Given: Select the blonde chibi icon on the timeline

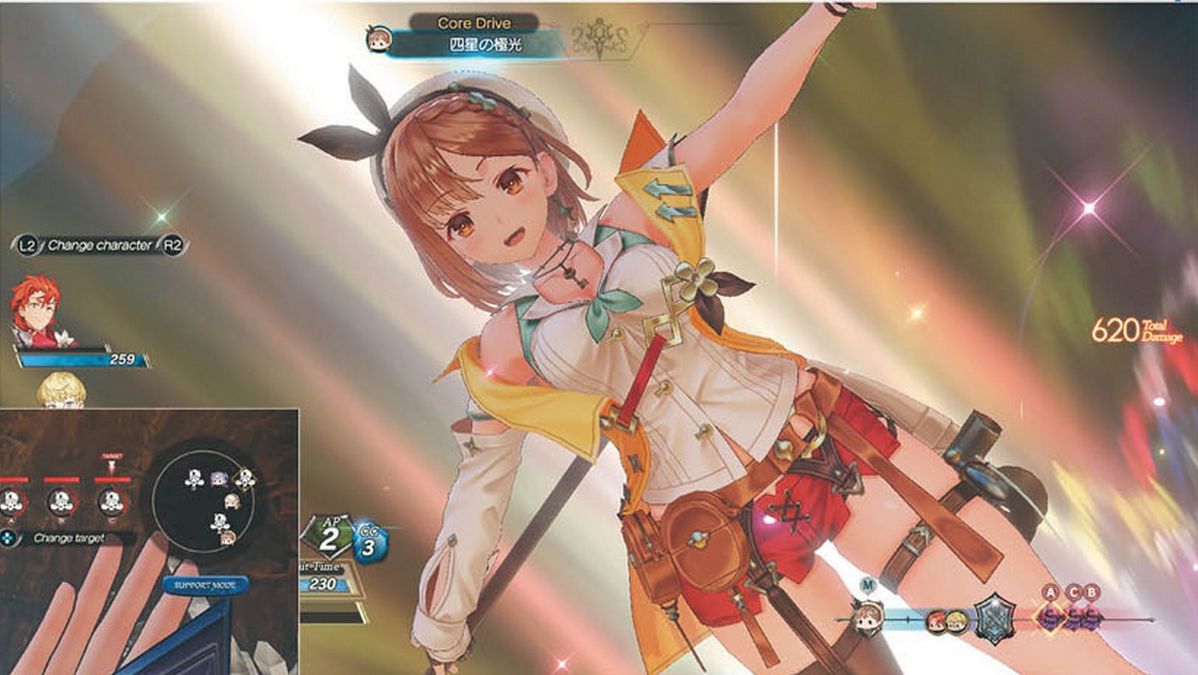Looking at the screenshot, I should coord(956,621).
